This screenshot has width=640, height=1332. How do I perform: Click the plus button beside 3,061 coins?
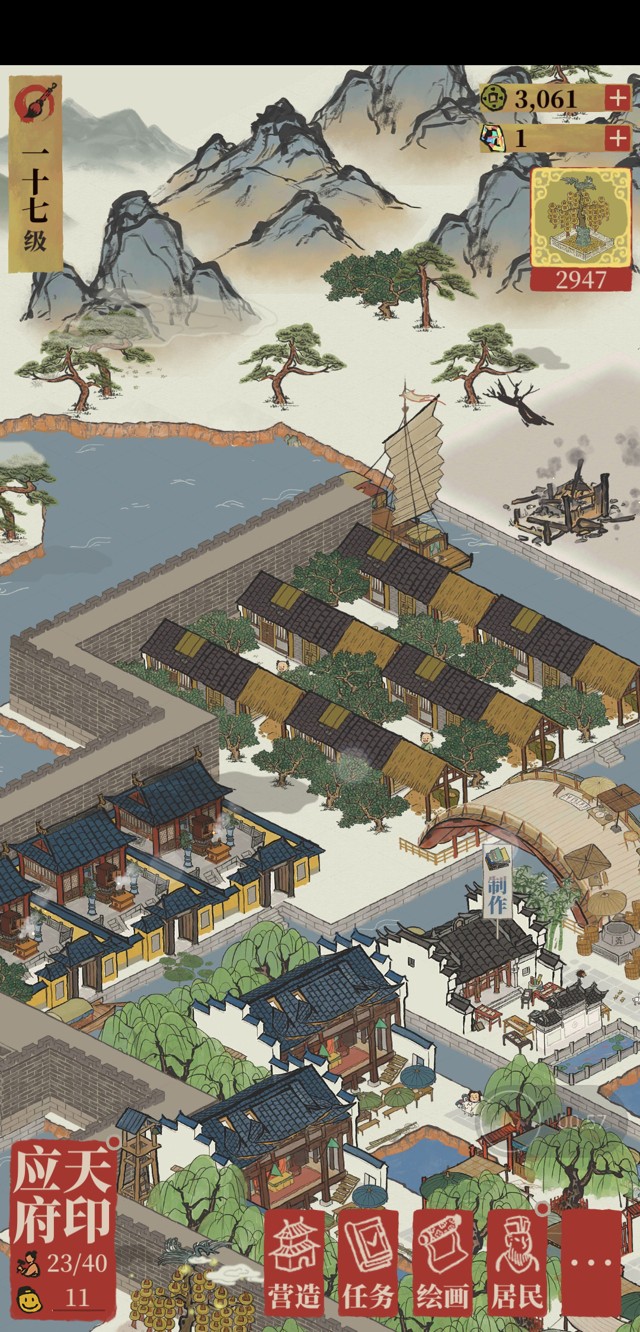pos(618,98)
